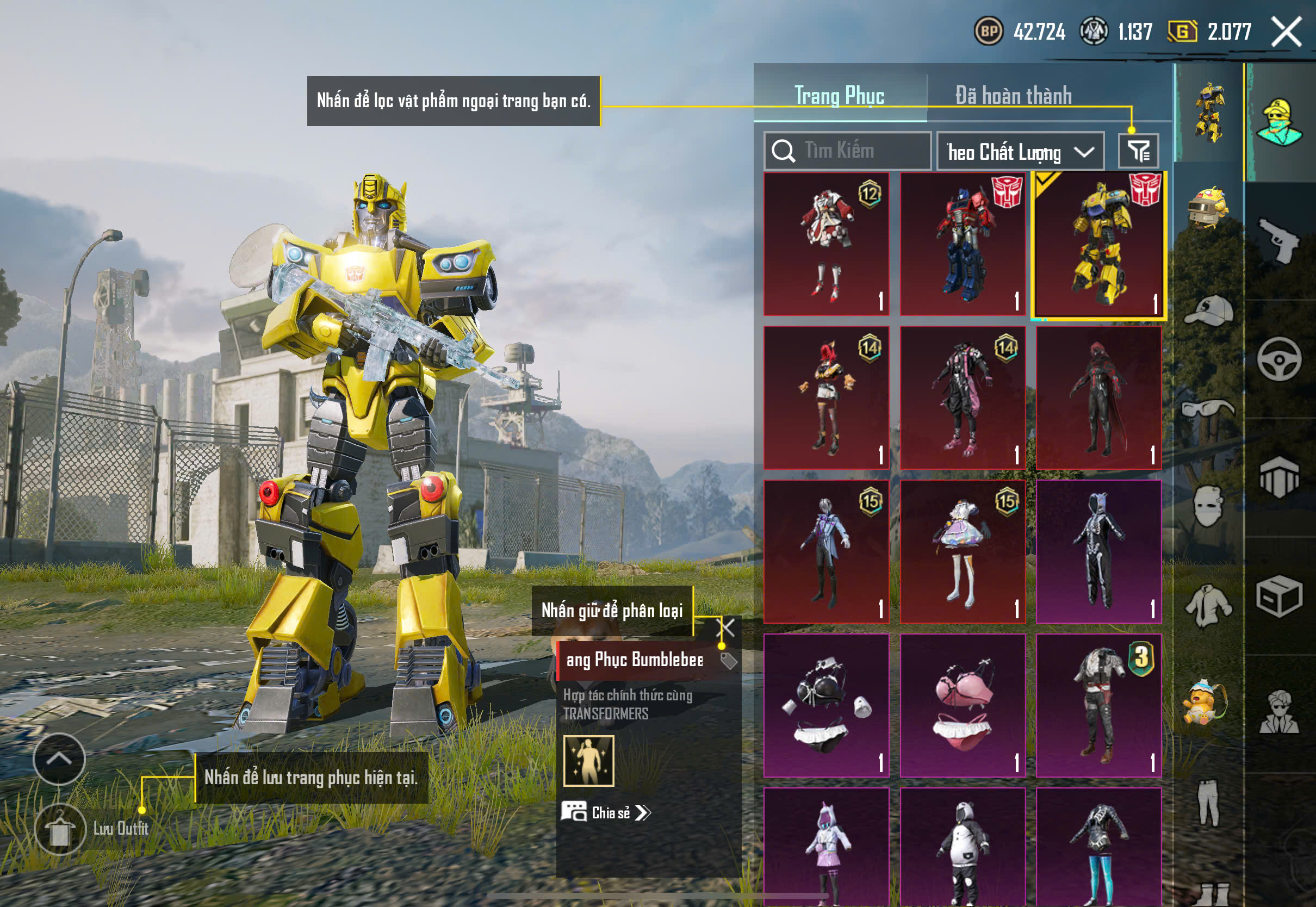Viewport: 1316px width, 907px height.
Task: Open the steering wheel vehicle category
Action: tap(1278, 359)
